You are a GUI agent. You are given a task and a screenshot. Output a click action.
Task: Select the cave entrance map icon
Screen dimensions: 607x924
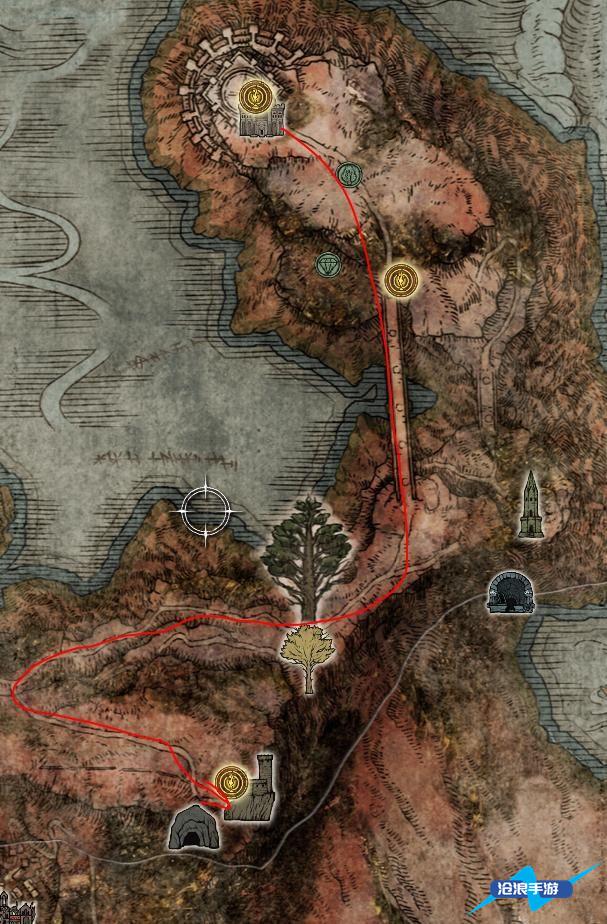click(190, 827)
